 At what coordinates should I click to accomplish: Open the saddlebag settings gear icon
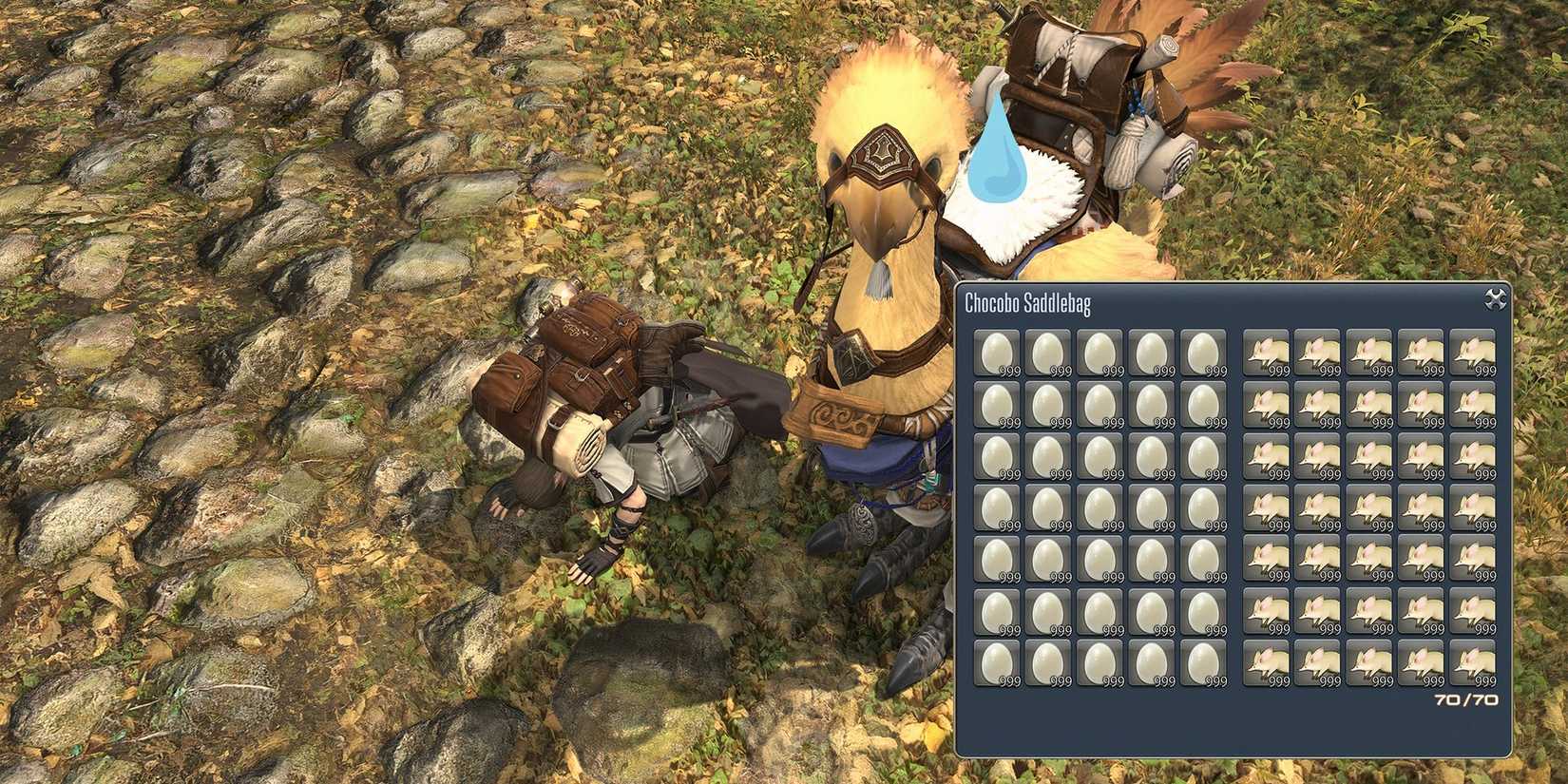click(x=1494, y=298)
